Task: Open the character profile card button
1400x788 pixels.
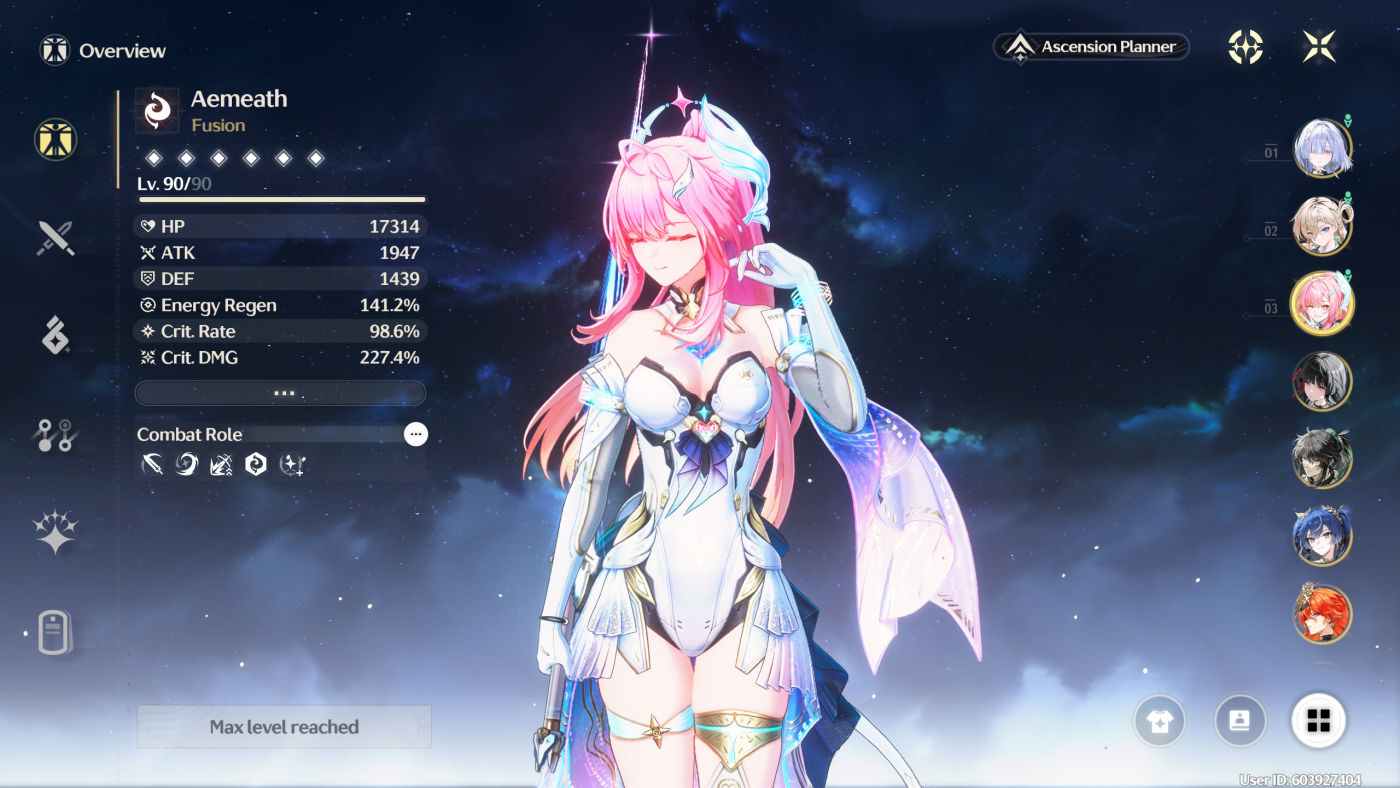Action: 1240,720
